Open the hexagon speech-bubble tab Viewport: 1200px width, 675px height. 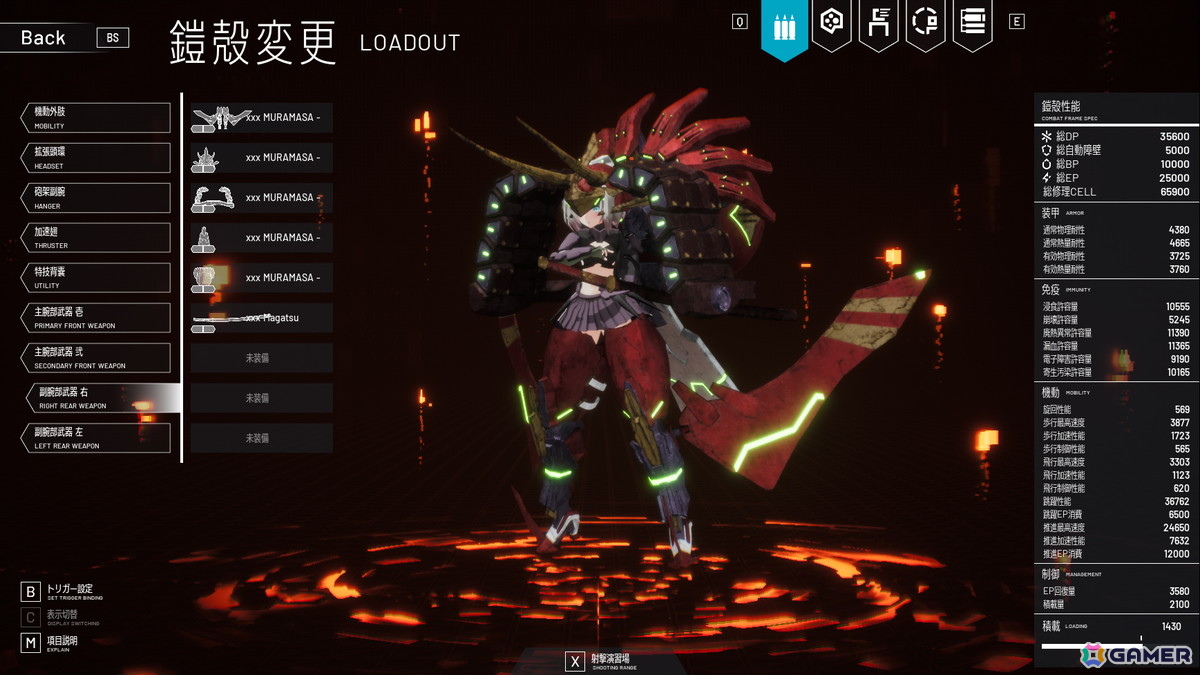pos(832,22)
